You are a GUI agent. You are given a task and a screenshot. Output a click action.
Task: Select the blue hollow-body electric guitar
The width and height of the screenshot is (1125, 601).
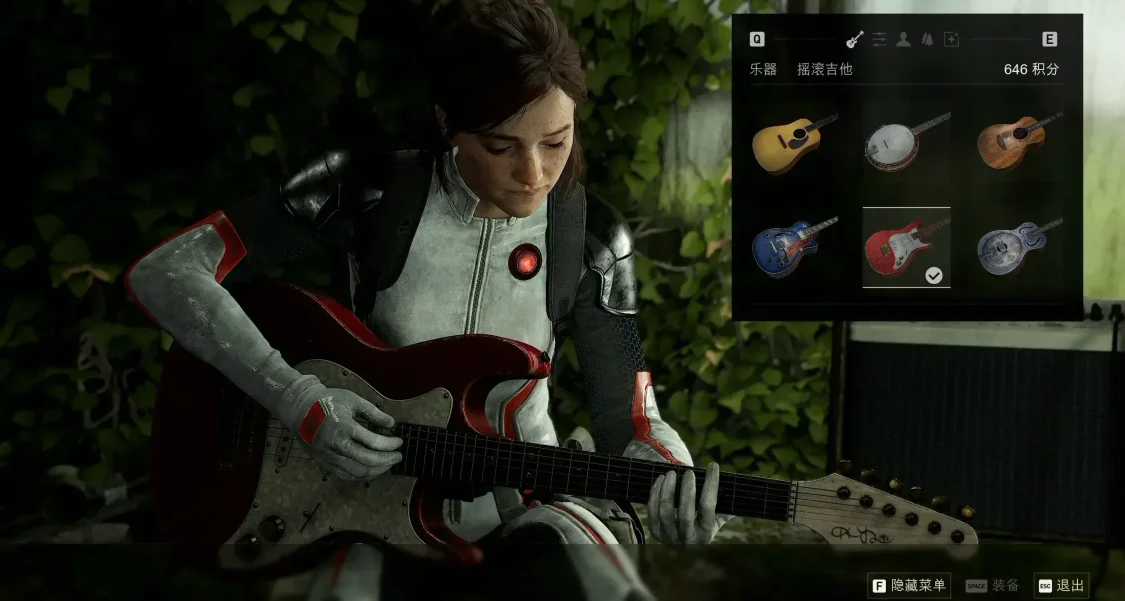click(794, 246)
